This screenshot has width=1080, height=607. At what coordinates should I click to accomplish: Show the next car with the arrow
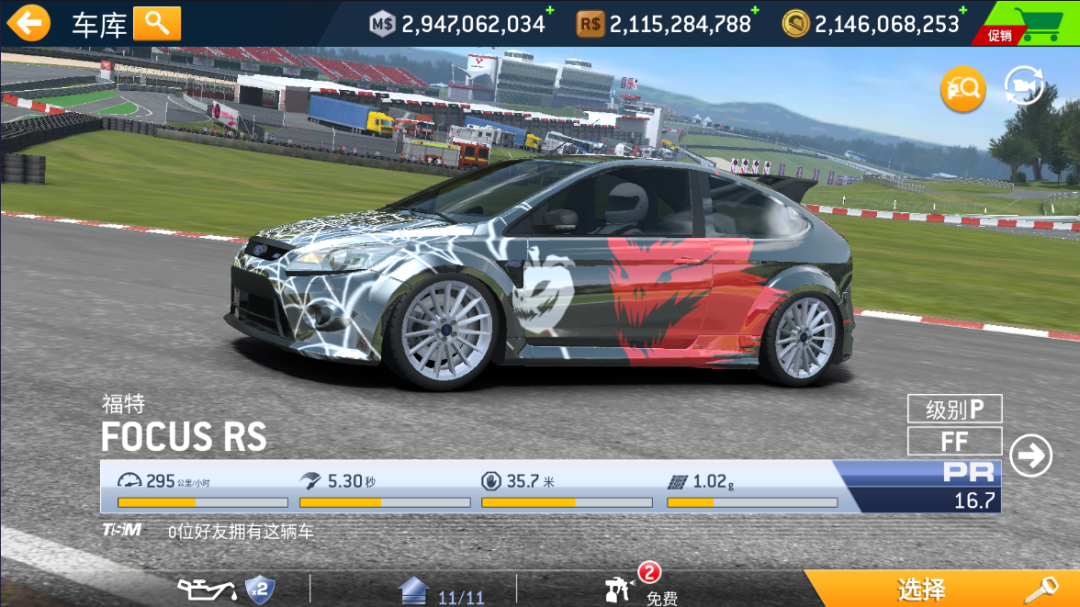click(x=1030, y=456)
